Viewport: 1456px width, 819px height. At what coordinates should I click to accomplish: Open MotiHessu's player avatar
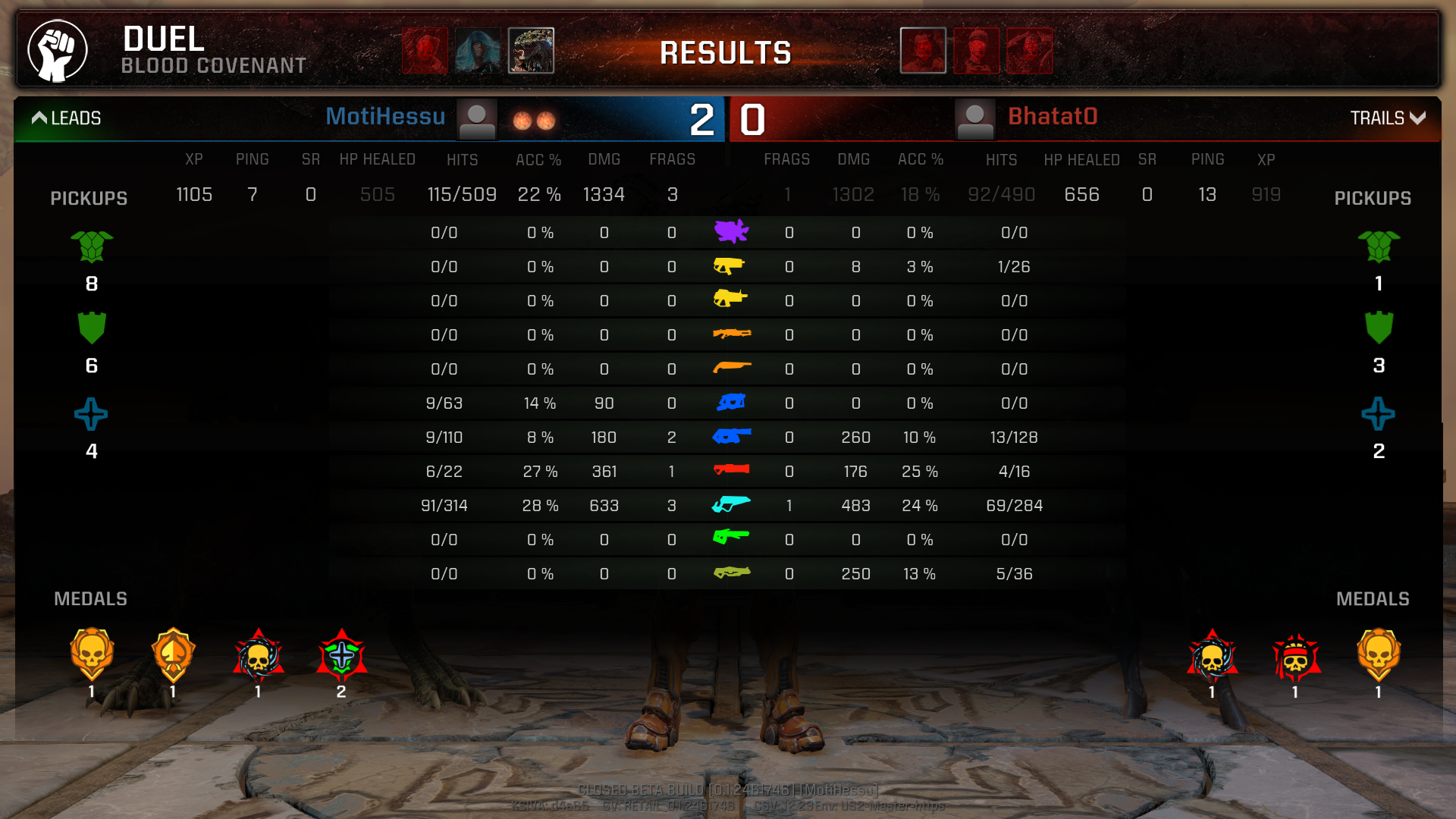click(477, 119)
